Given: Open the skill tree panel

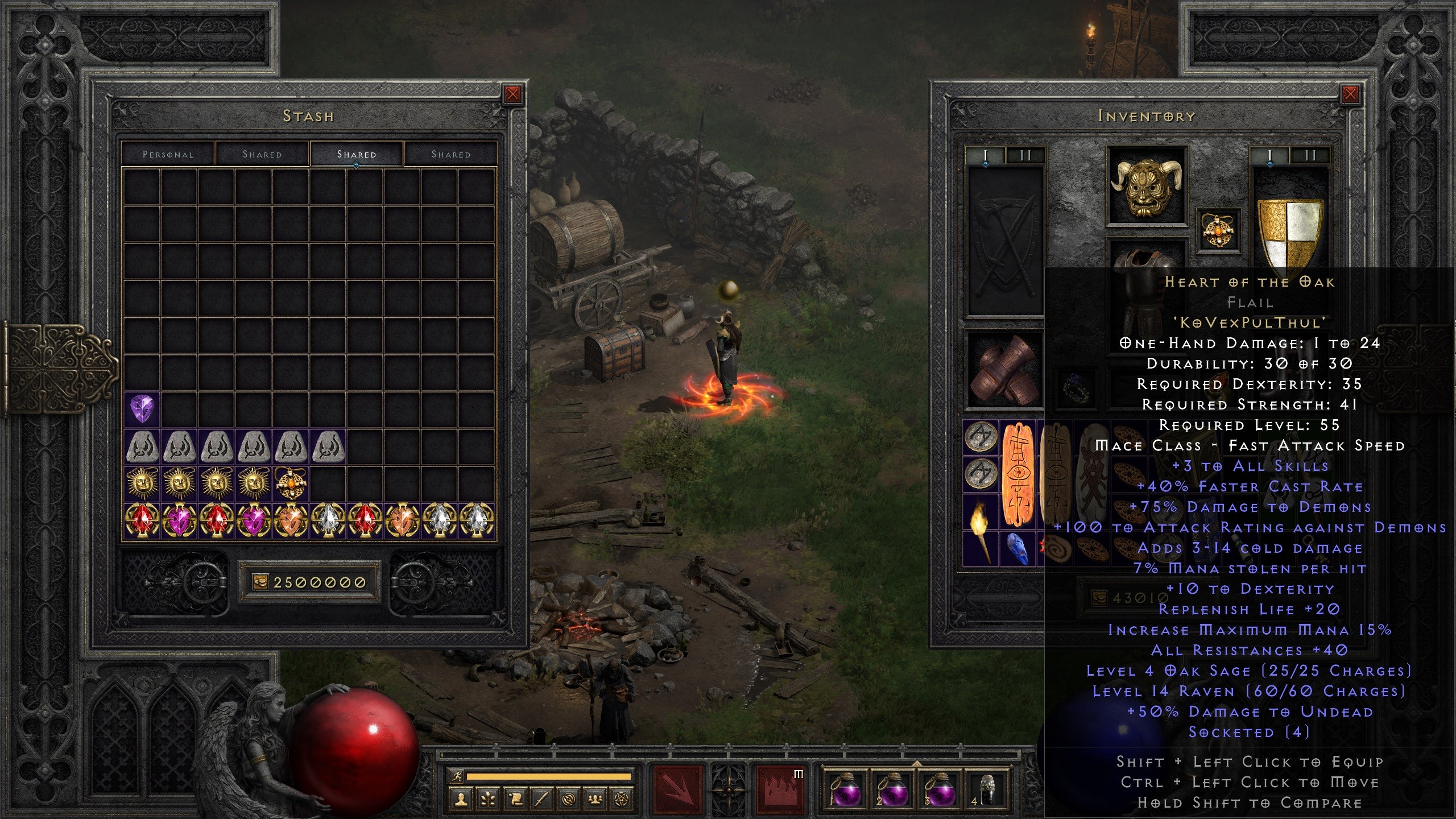Looking at the screenshot, I should click(487, 800).
